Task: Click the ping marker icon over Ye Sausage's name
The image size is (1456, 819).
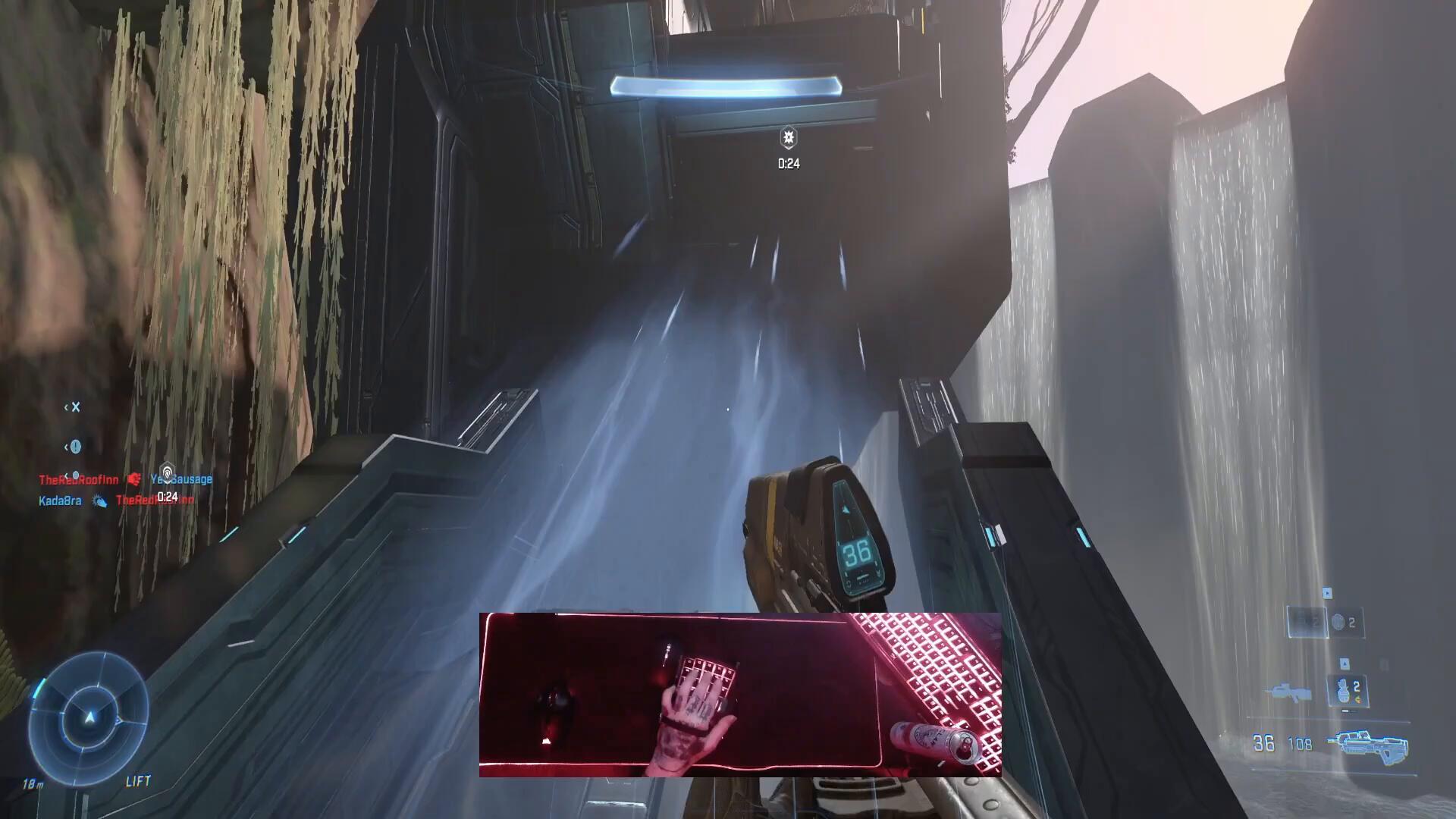Action: [x=168, y=470]
